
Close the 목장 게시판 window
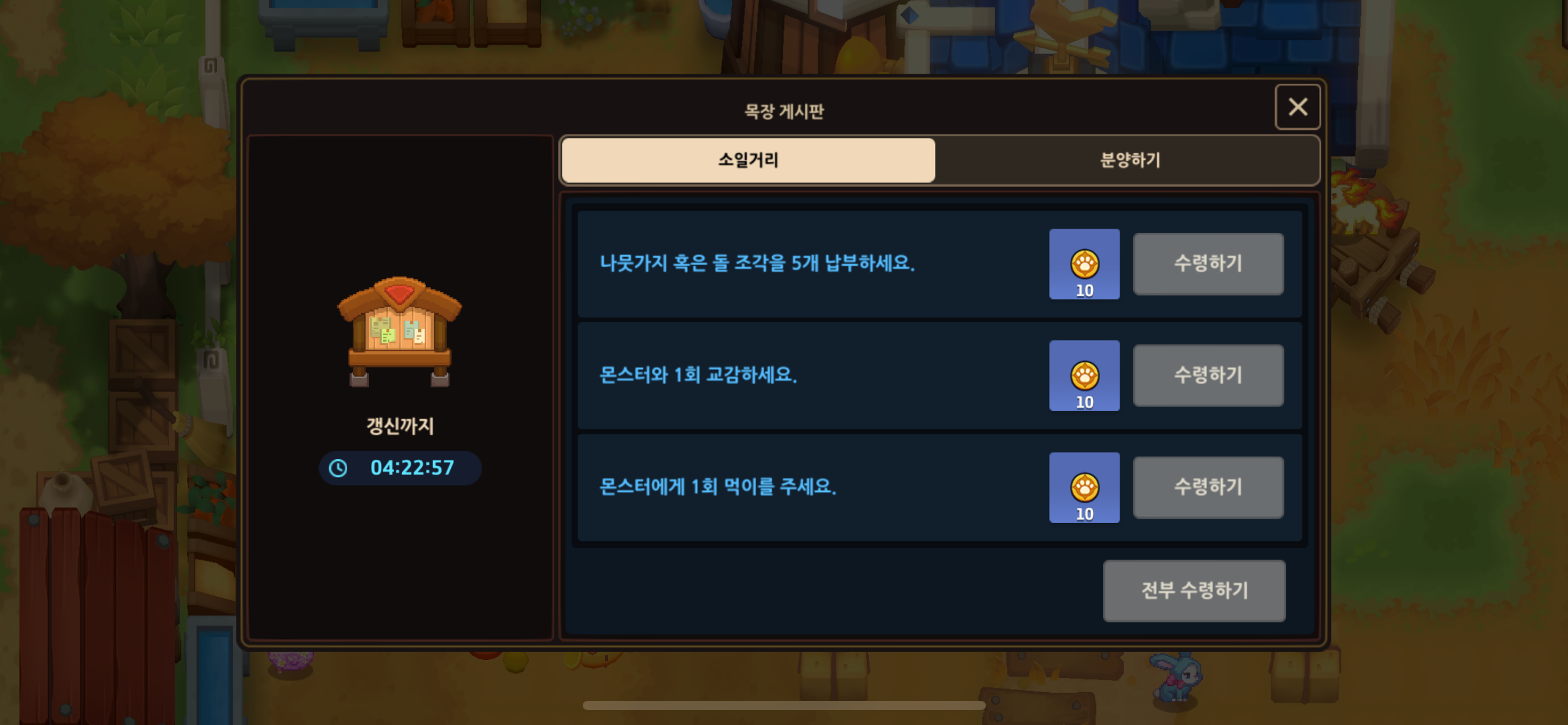pos(1297,107)
